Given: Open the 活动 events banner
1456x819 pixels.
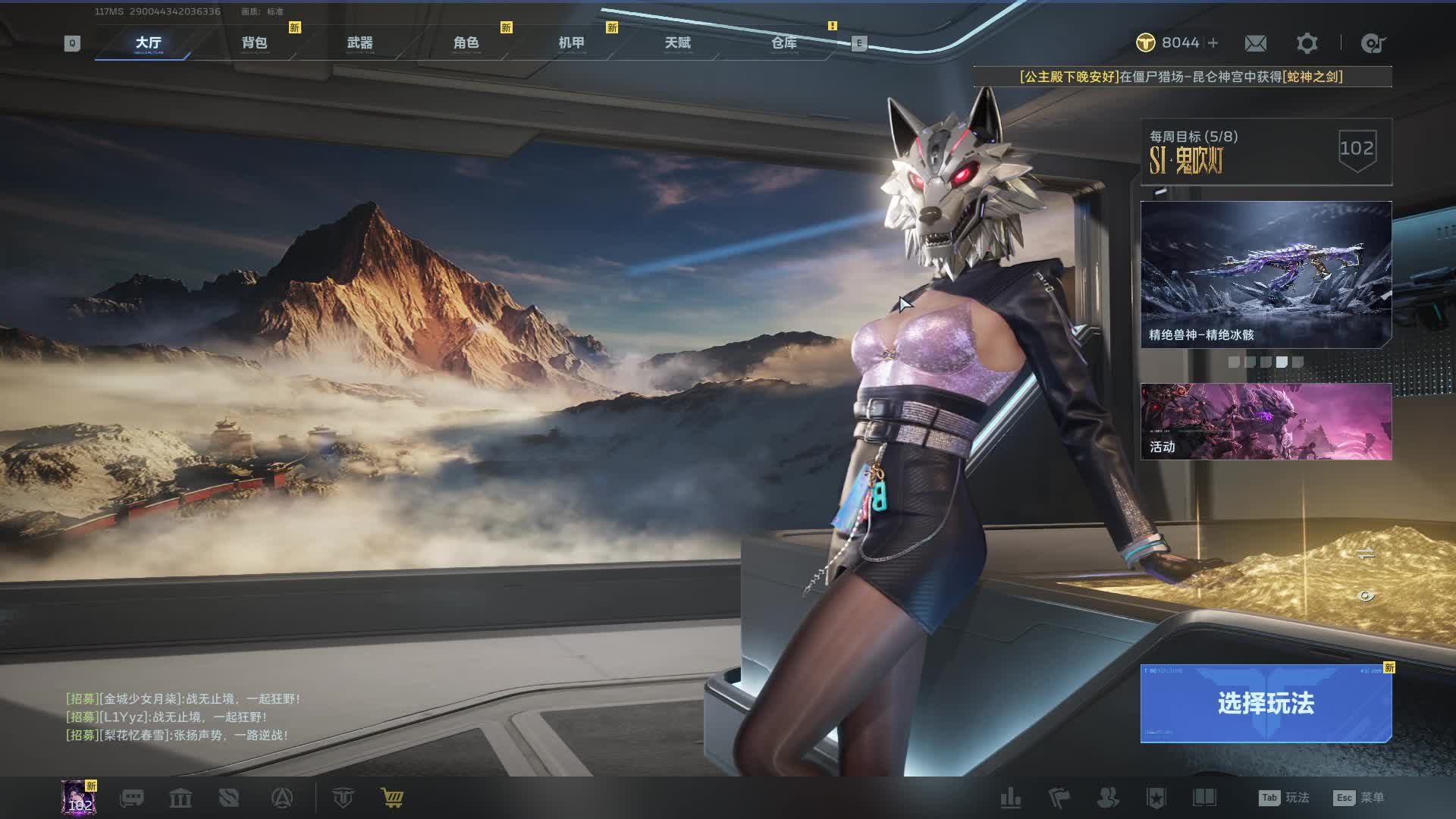Looking at the screenshot, I should tap(1266, 421).
